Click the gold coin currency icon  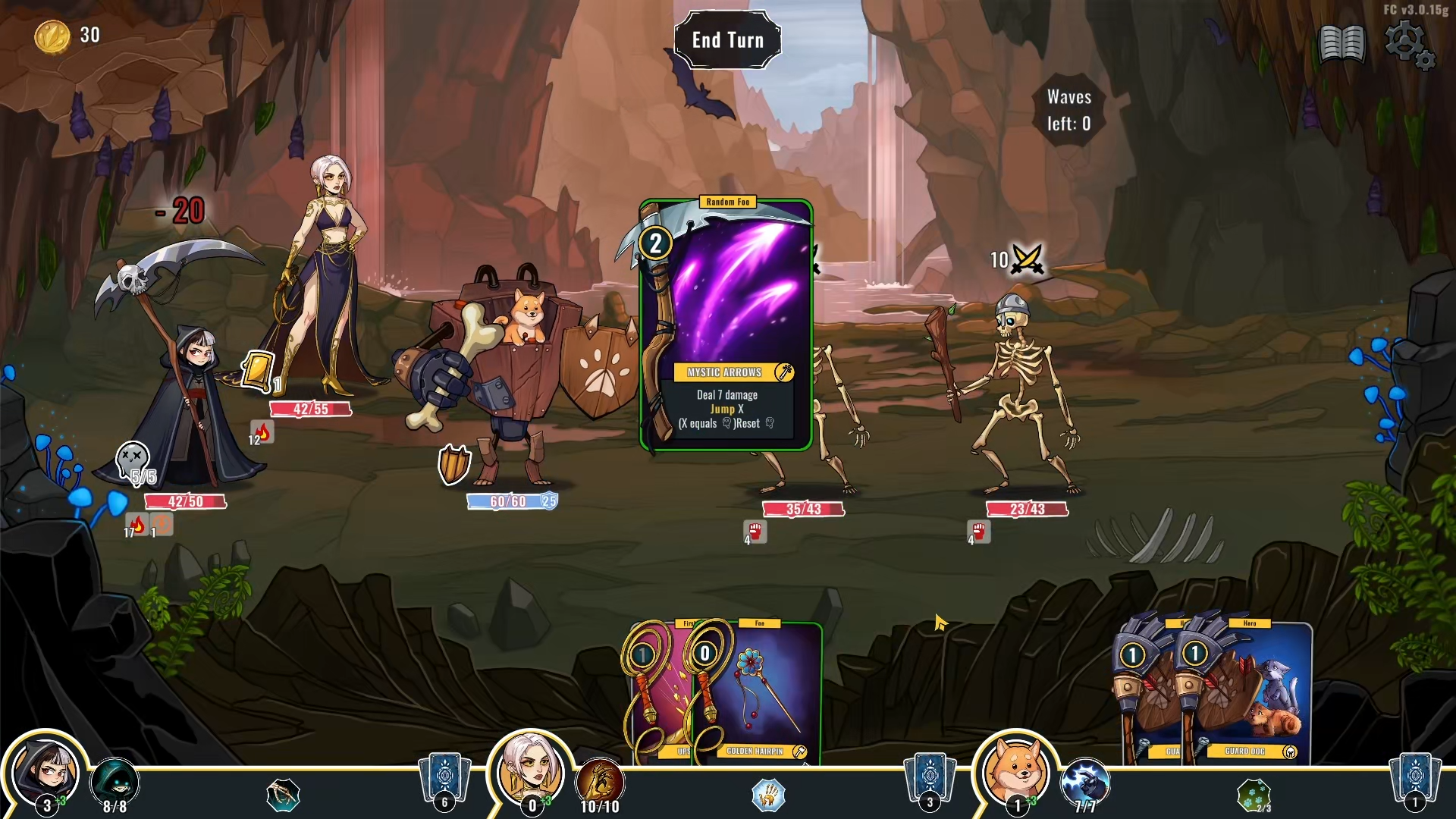coord(52,36)
